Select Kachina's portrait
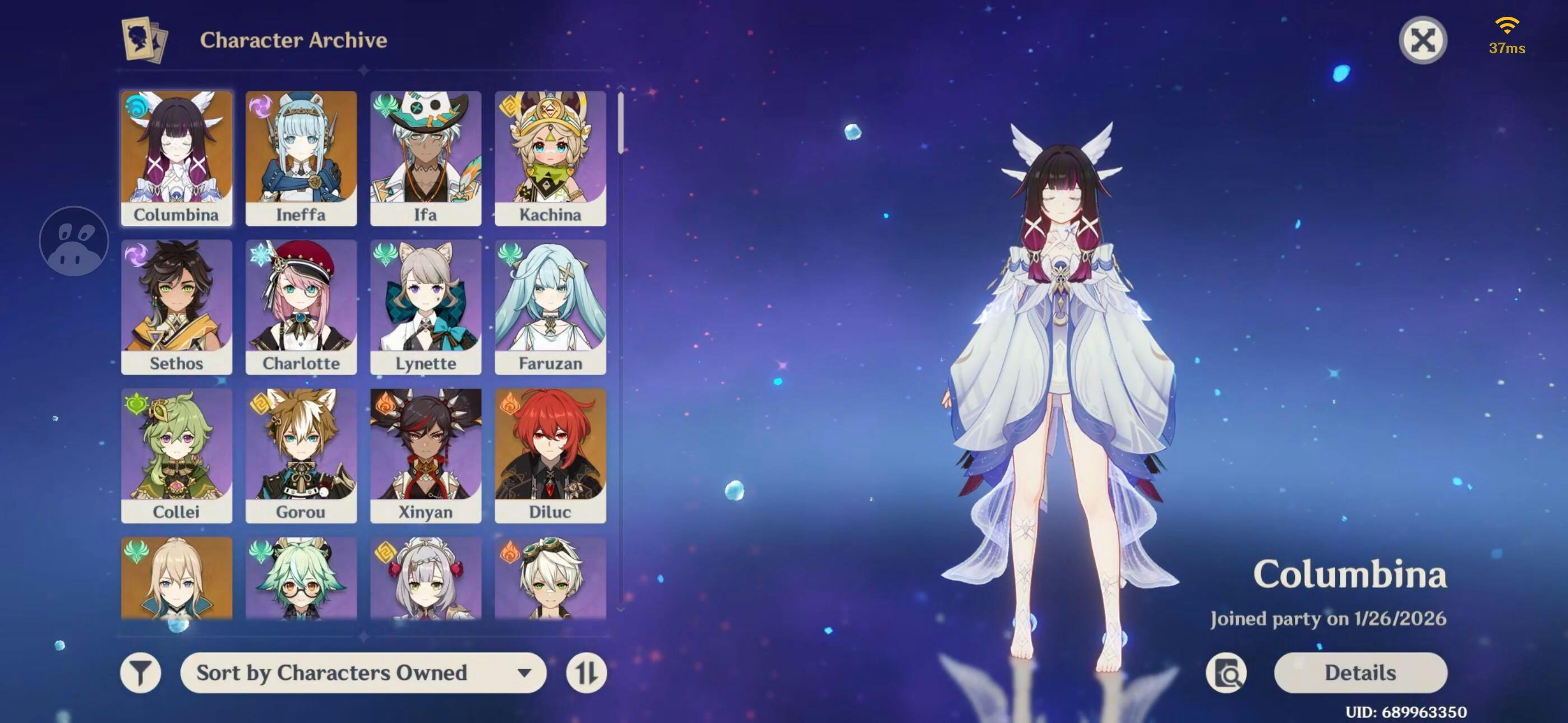The height and width of the screenshot is (723, 1568). 550,157
